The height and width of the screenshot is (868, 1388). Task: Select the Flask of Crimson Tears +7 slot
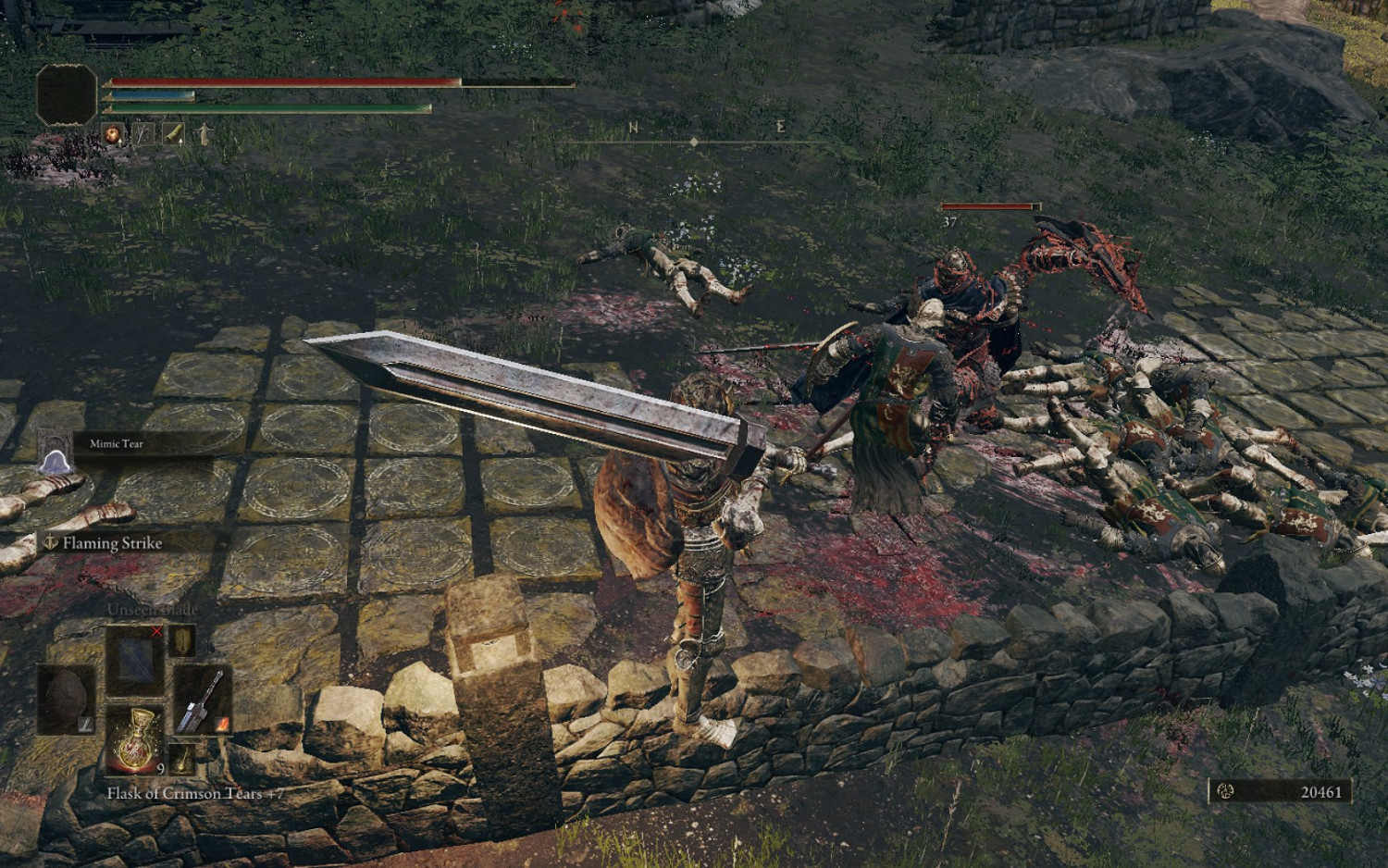(134, 739)
